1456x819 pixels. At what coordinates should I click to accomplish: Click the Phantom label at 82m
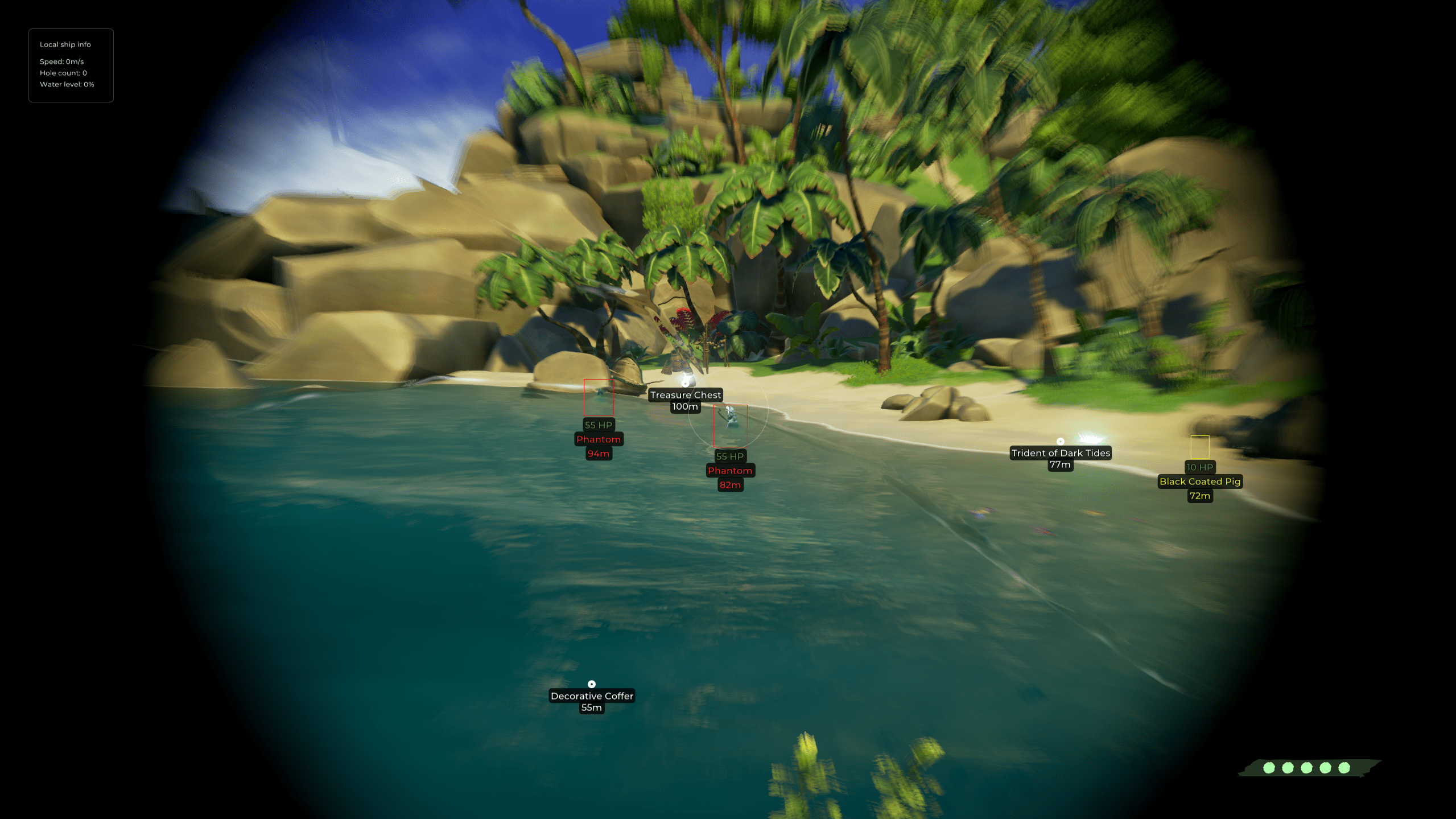(730, 471)
